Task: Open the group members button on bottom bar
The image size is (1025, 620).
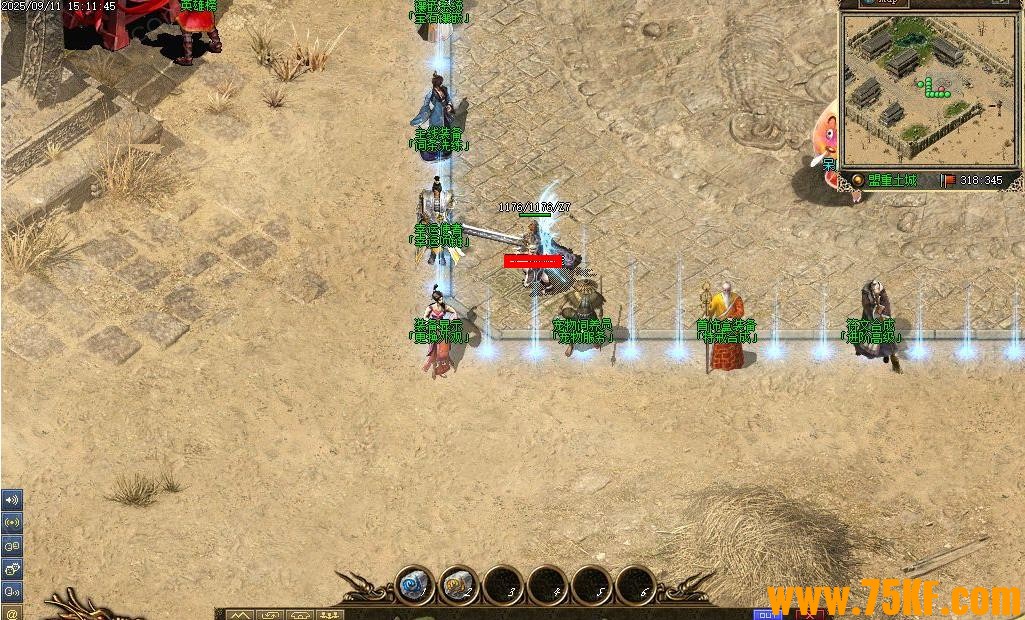Action: click(x=330, y=614)
